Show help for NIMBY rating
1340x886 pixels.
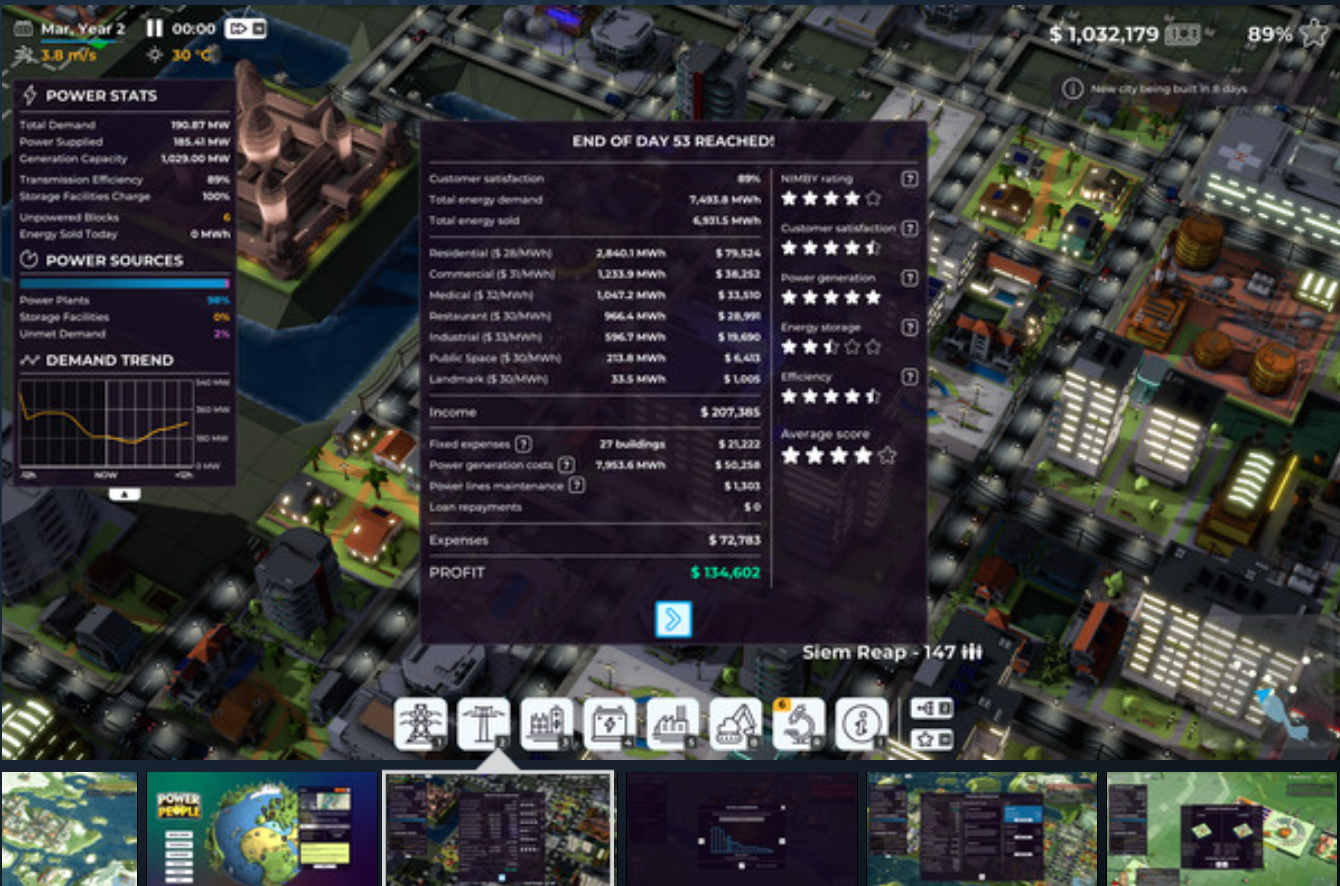click(x=909, y=179)
